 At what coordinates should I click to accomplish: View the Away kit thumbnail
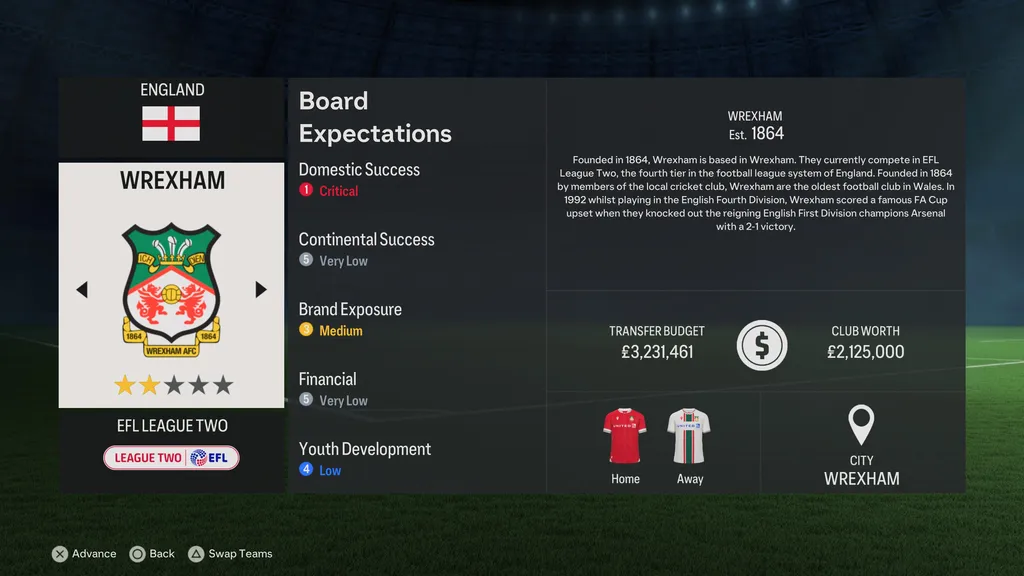pos(689,436)
